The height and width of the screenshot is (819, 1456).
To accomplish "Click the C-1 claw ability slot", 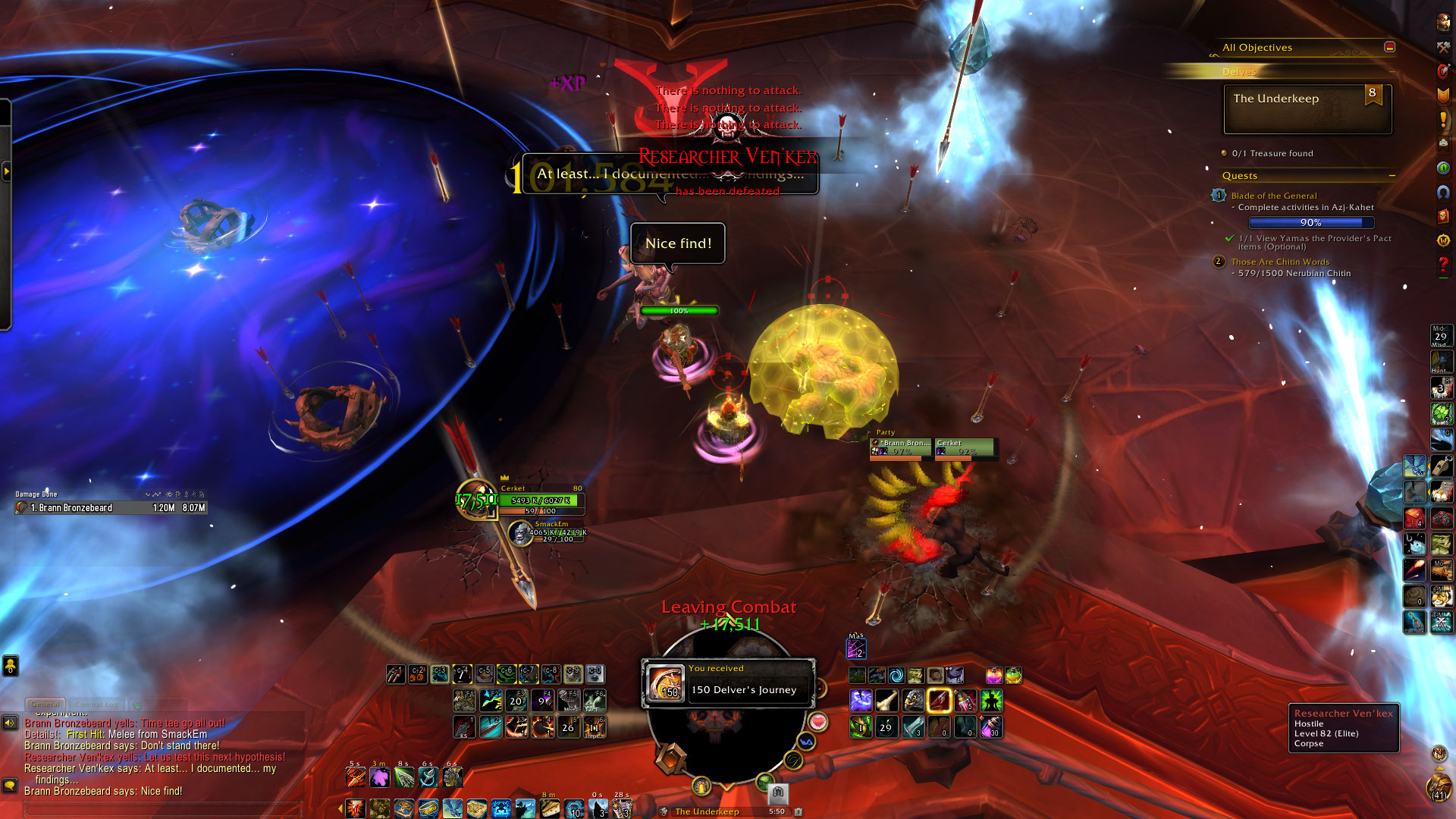I will pos(395,674).
